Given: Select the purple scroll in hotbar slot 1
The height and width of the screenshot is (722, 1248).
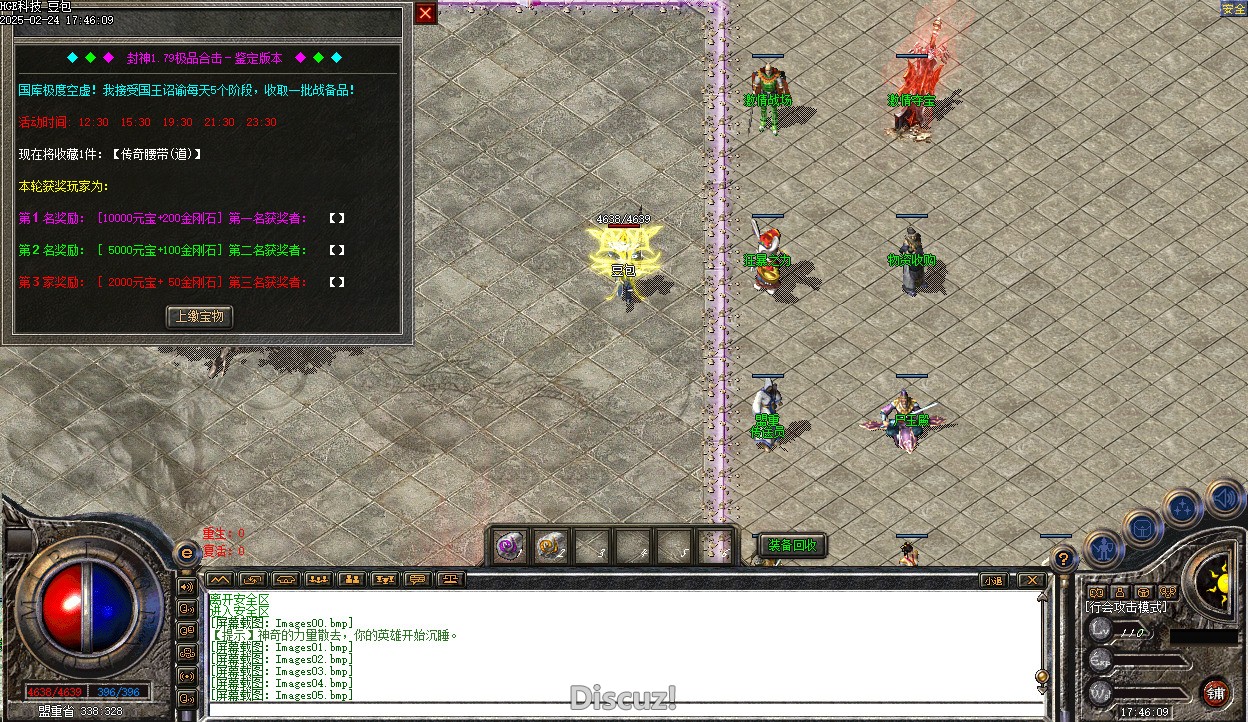Looking at the screenshot, I should point(511,547).
